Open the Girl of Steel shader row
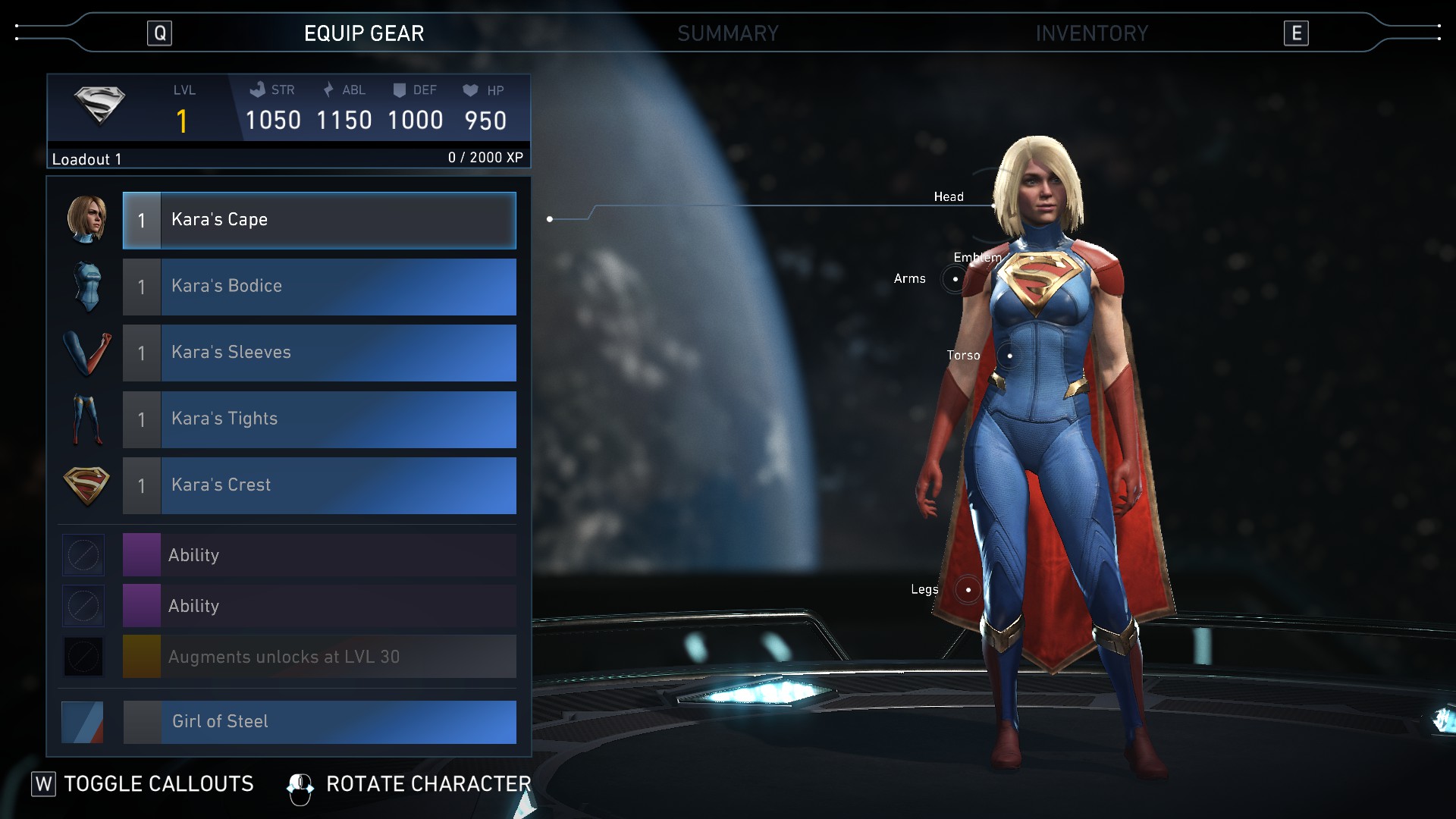The image size is (1456, 819). click(319, 722)
